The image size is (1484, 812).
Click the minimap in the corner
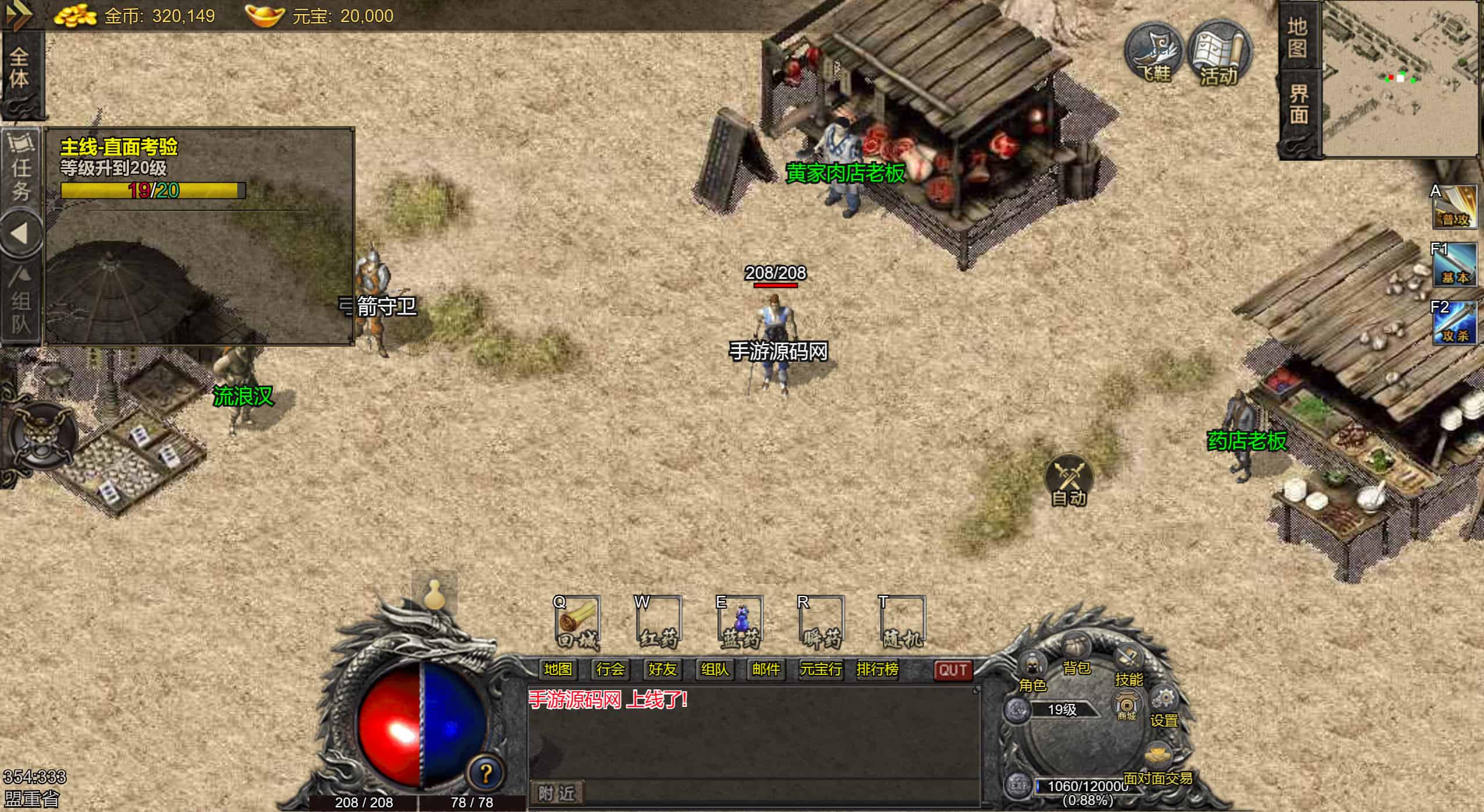(1401, 78)
